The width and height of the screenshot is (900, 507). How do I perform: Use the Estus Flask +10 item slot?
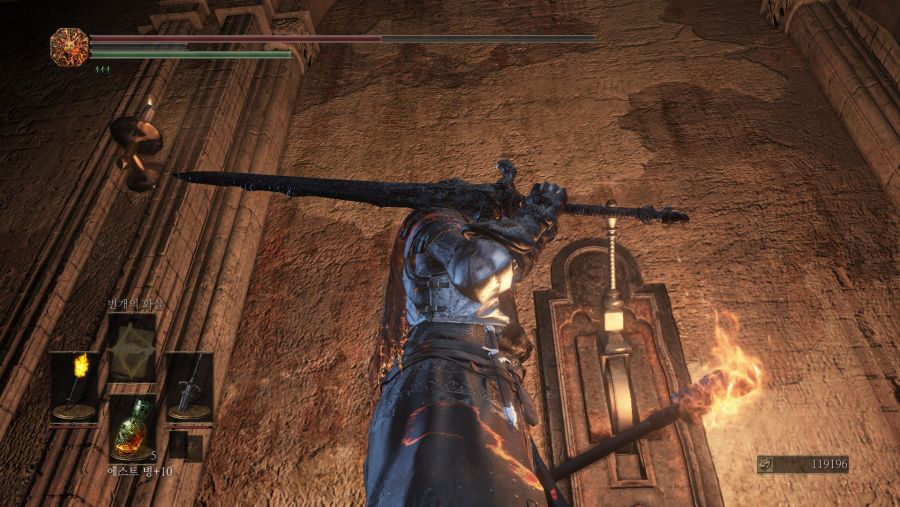tap(132, 427)
